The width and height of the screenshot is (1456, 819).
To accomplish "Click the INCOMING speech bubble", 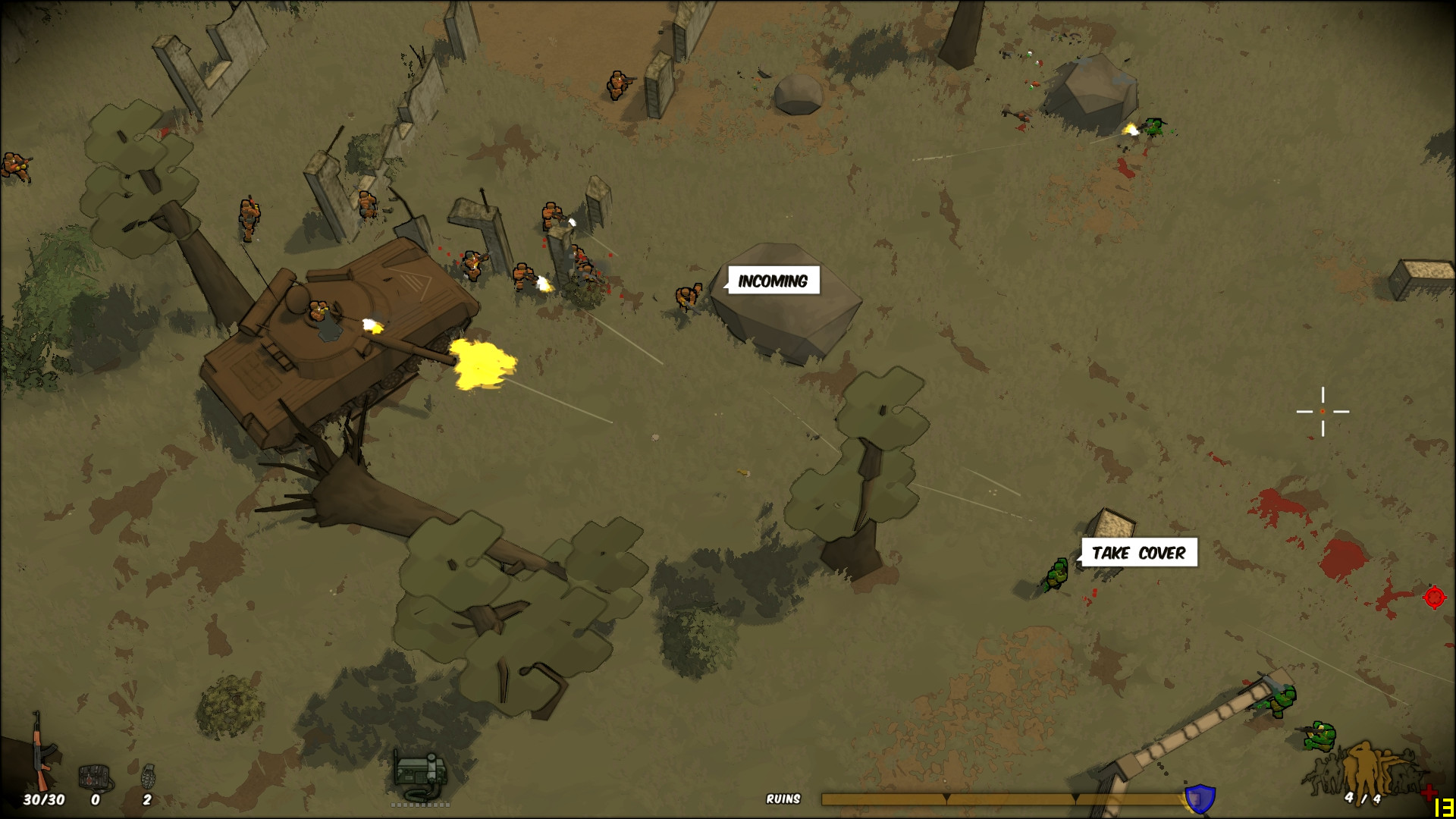I will click(x=772, y=280).
